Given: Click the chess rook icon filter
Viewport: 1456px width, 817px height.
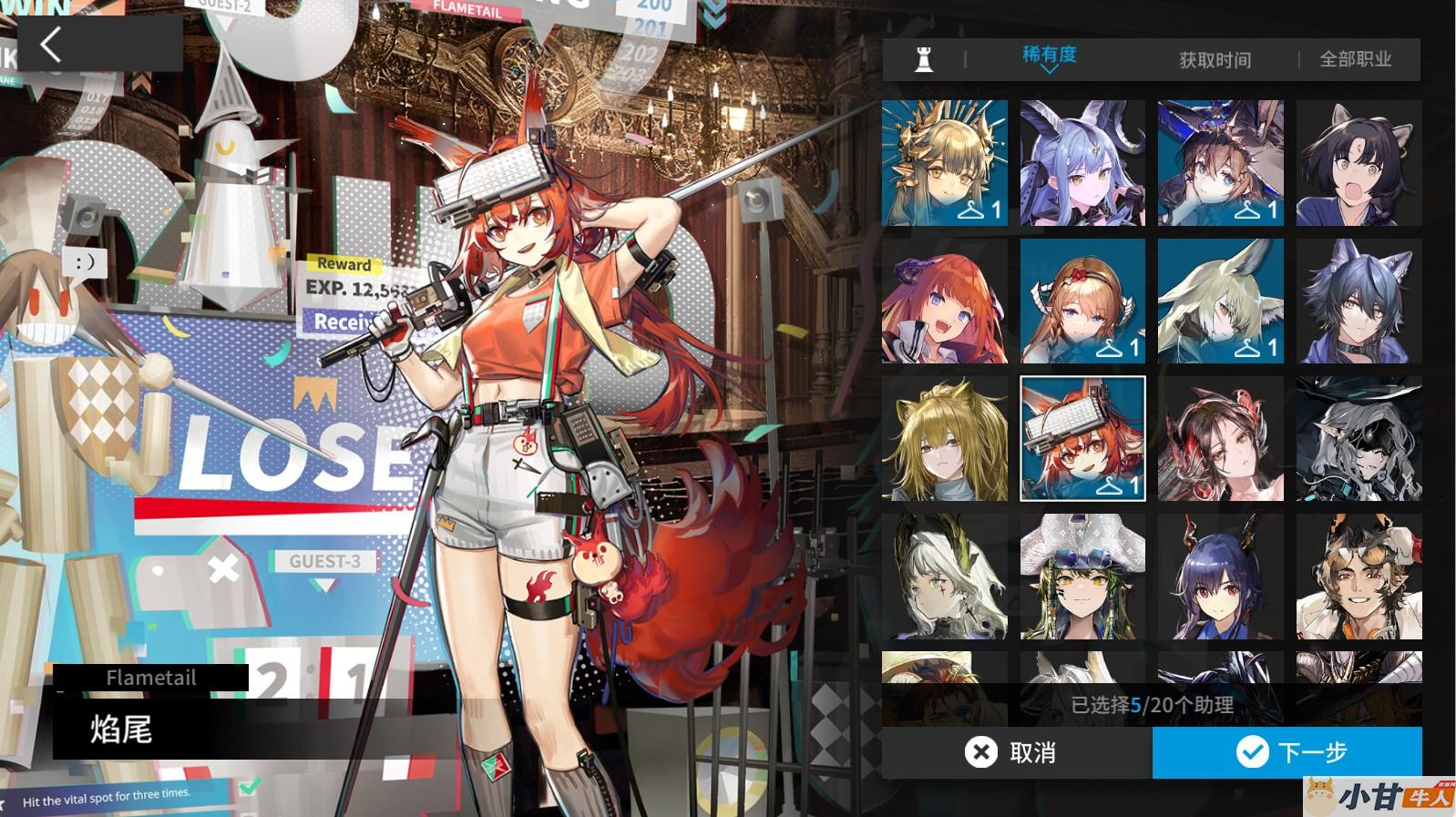Looking at the screenshot, I should pos(924,60).
